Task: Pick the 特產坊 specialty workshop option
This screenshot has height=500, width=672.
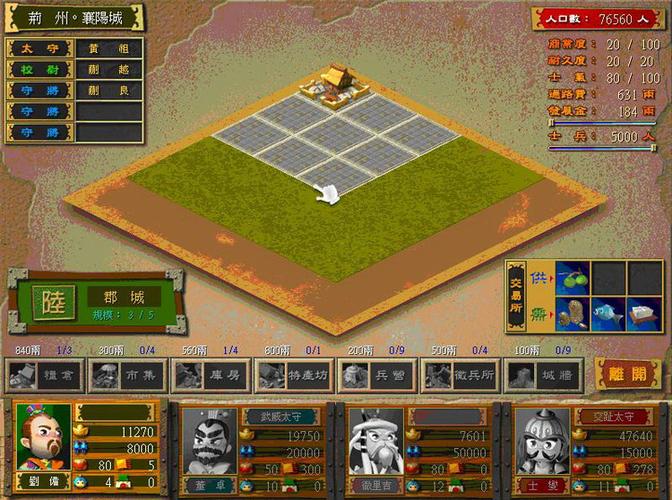Action: (x=293, y=375)
